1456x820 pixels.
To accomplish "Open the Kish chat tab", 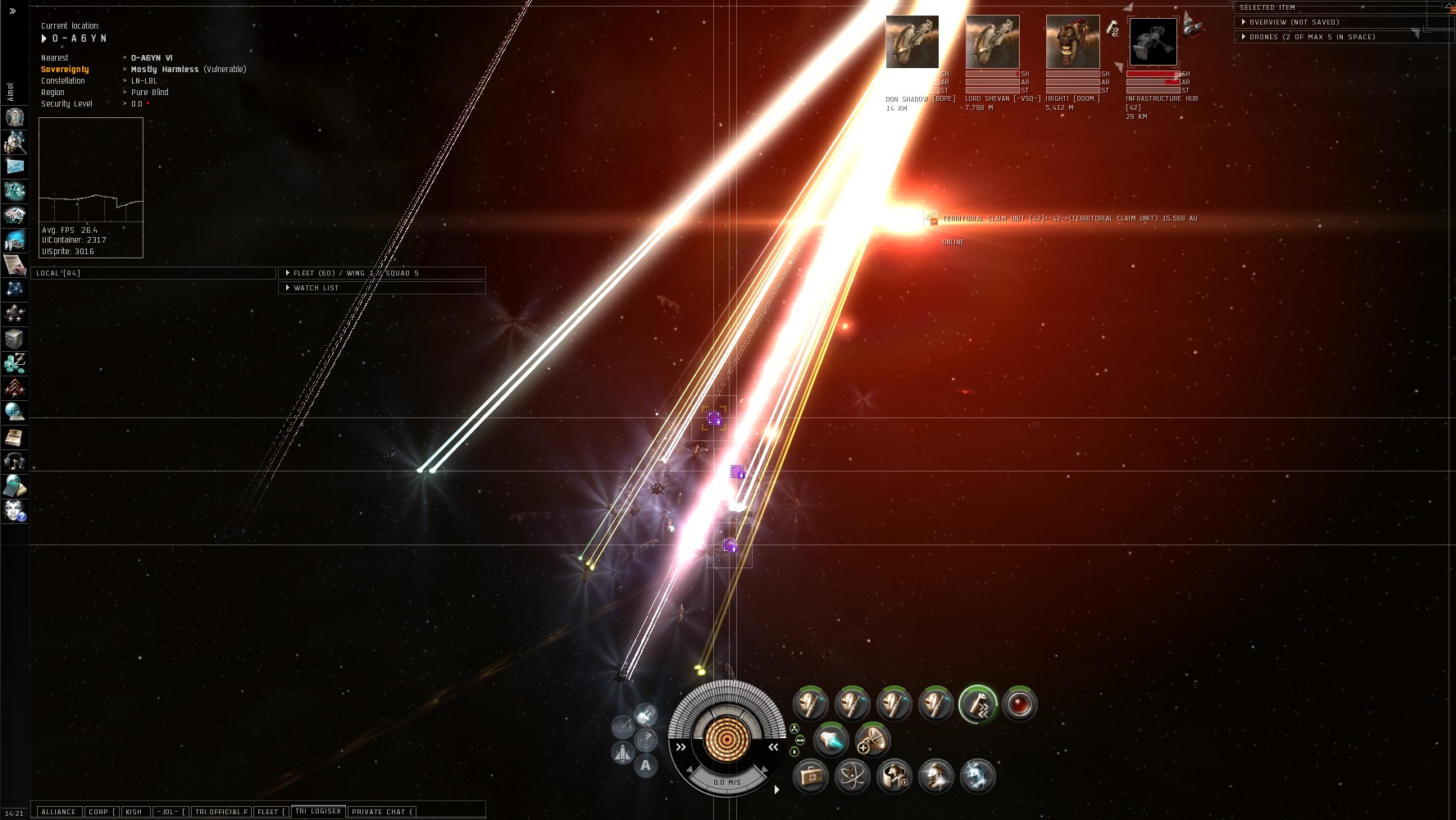I will (134, 812).
